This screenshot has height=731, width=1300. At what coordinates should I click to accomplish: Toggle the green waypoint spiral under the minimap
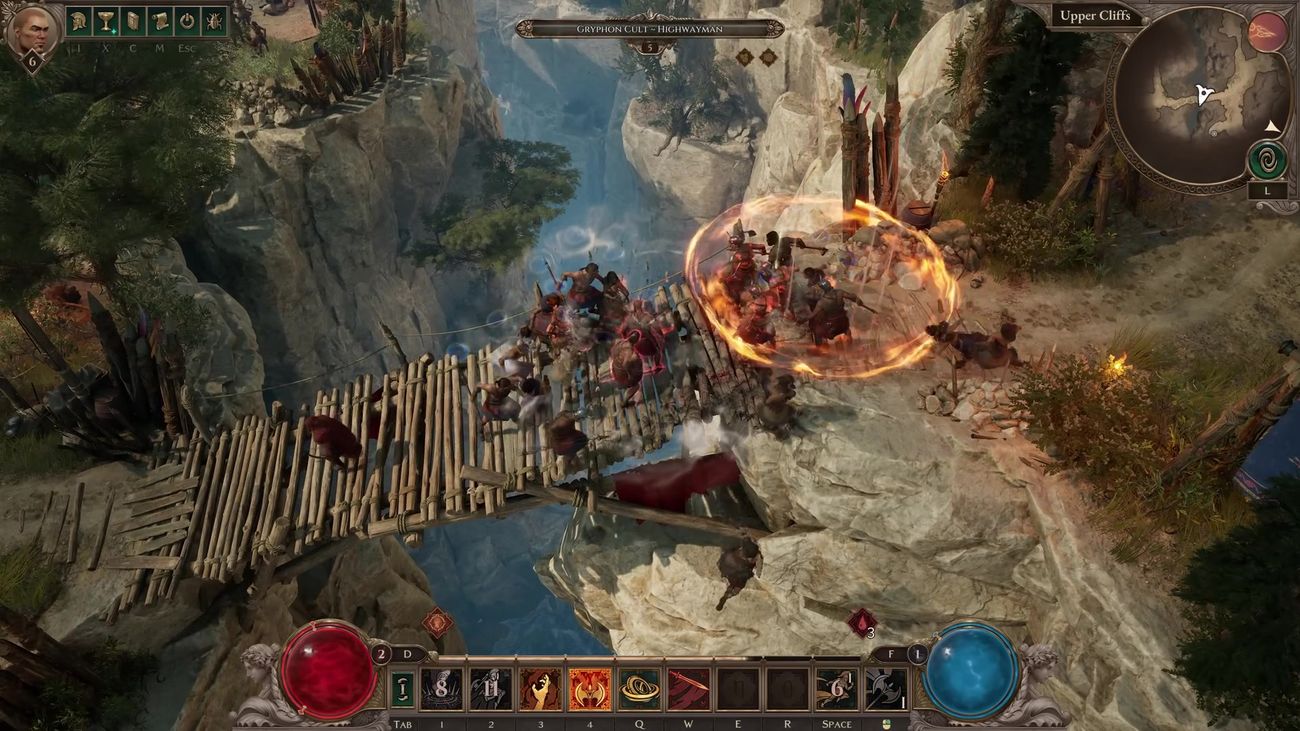click(1269, 159)
